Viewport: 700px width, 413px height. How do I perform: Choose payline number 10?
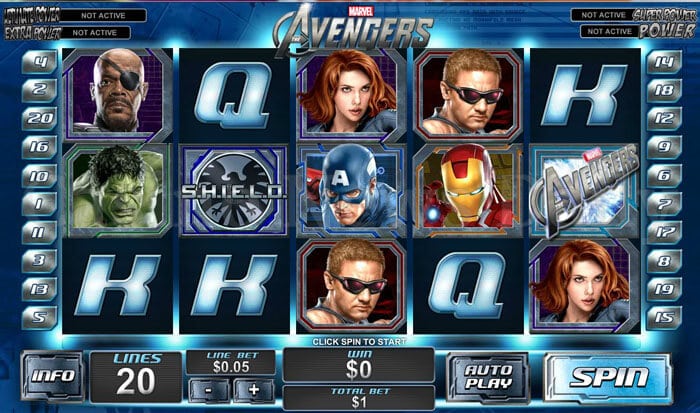40,175
